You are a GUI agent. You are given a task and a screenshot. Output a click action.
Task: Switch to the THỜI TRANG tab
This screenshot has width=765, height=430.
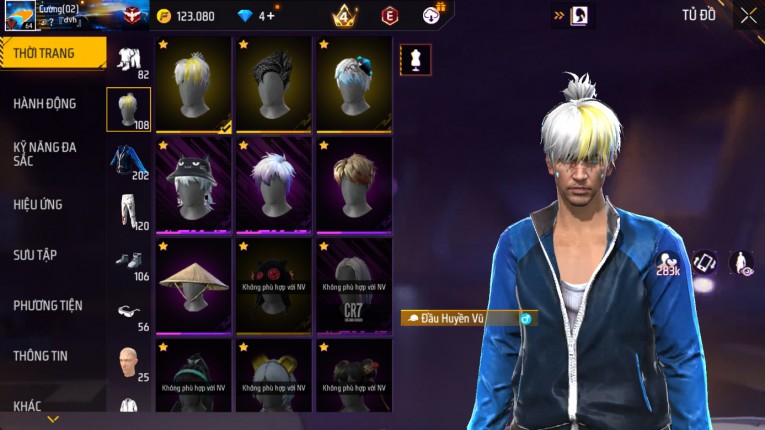45,53
